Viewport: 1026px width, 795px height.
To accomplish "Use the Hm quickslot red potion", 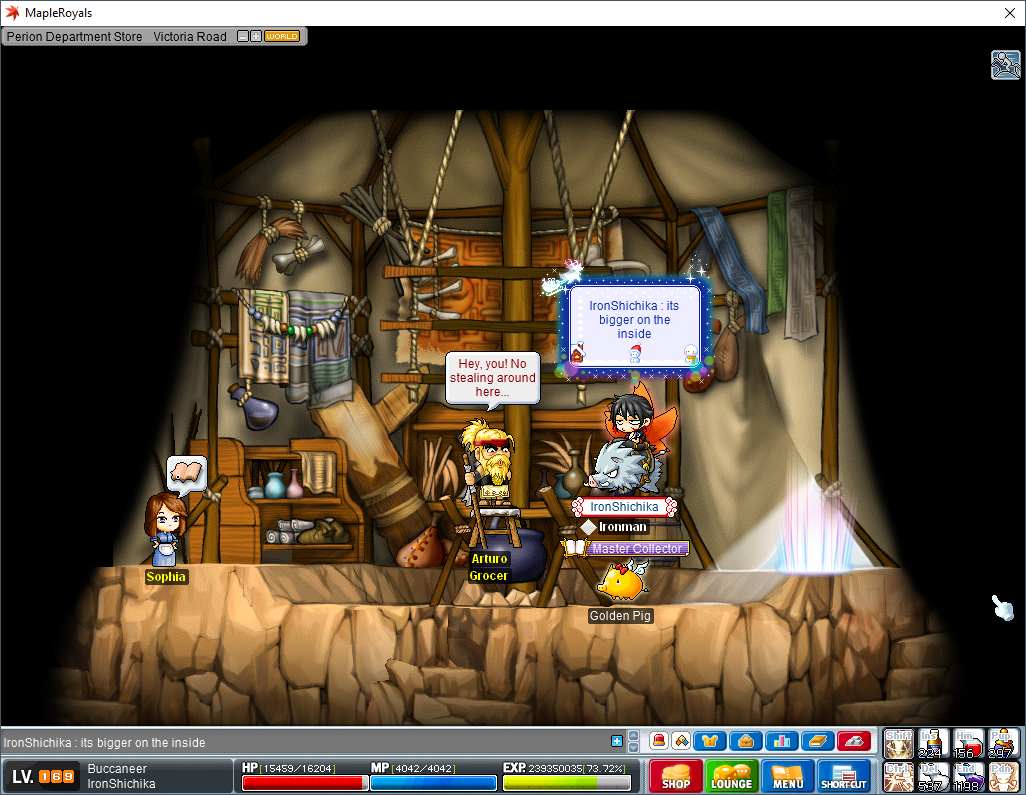I will click(x=968, y=743).
